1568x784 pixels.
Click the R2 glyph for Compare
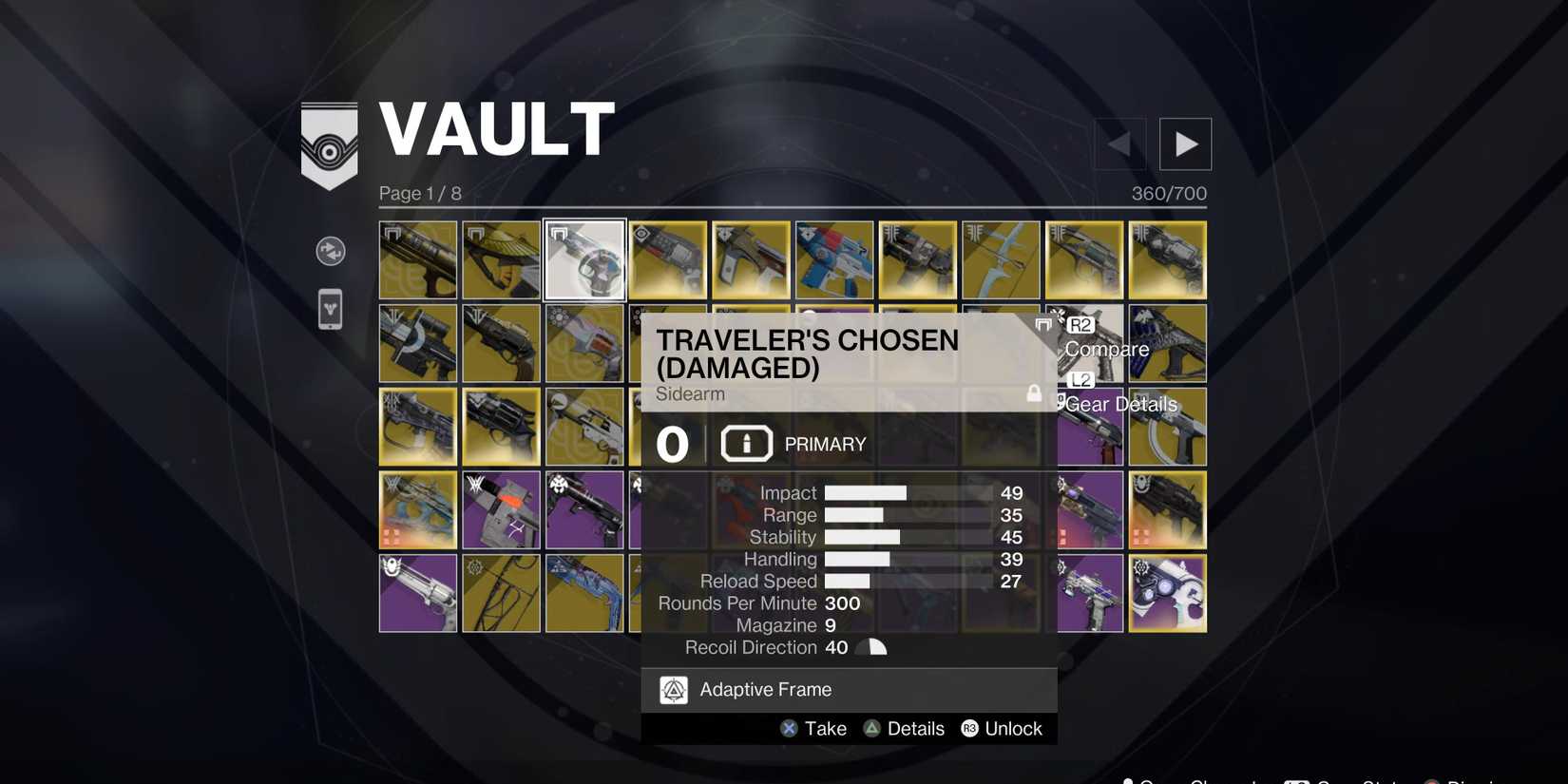[1081, 323]
